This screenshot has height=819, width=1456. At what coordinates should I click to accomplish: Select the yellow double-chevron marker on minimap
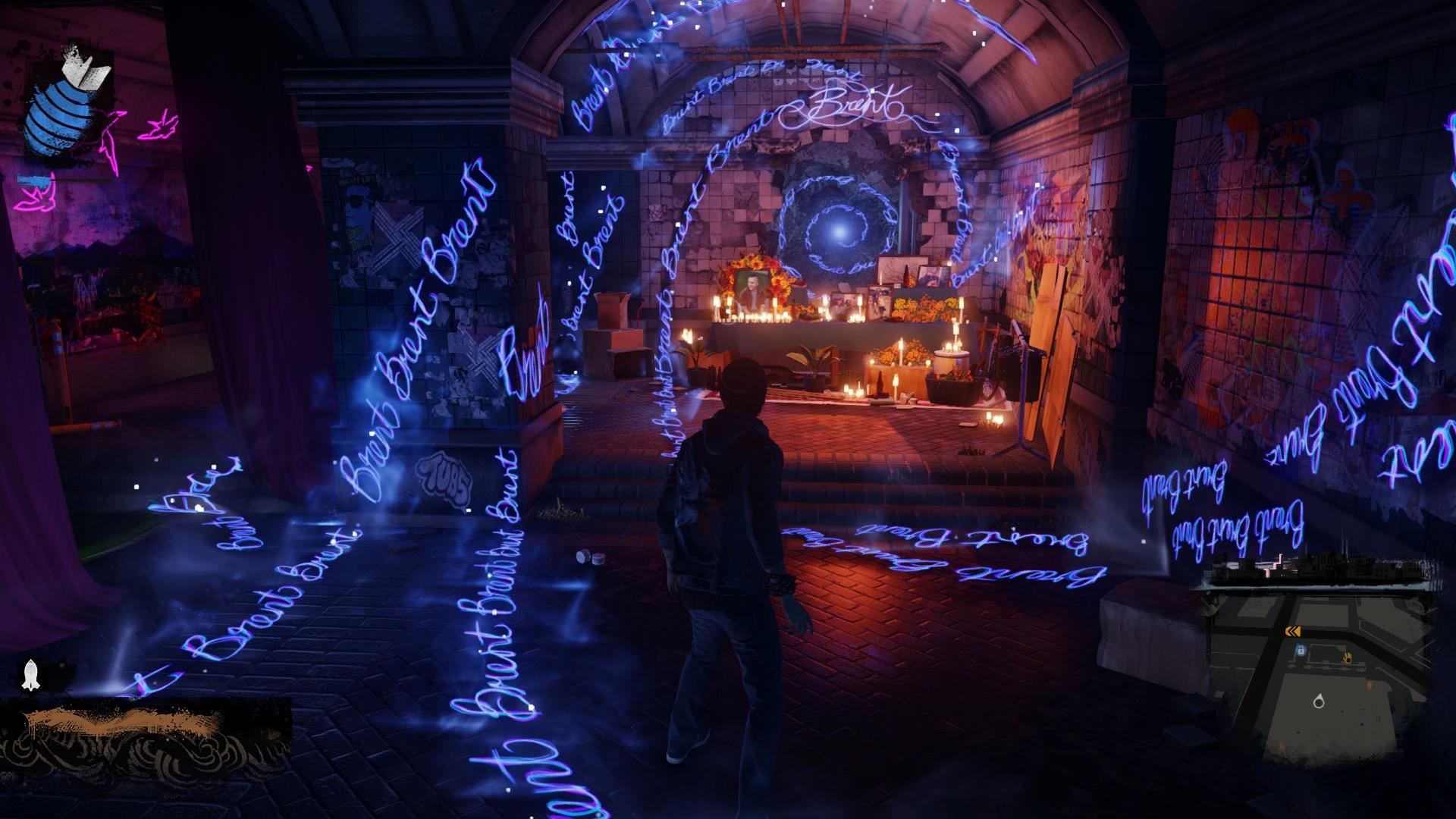(x=1293, y=632)
